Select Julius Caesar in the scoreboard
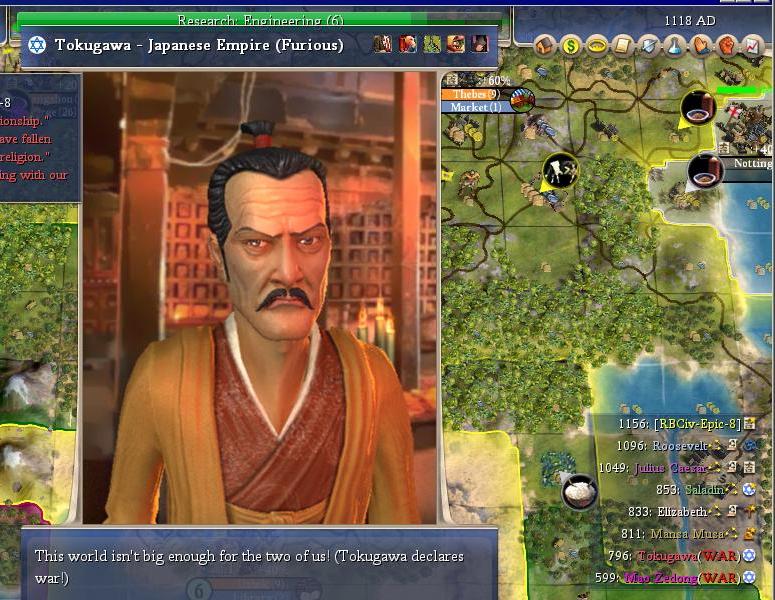This screenshot has width=775, height=600. click(670, 467)
